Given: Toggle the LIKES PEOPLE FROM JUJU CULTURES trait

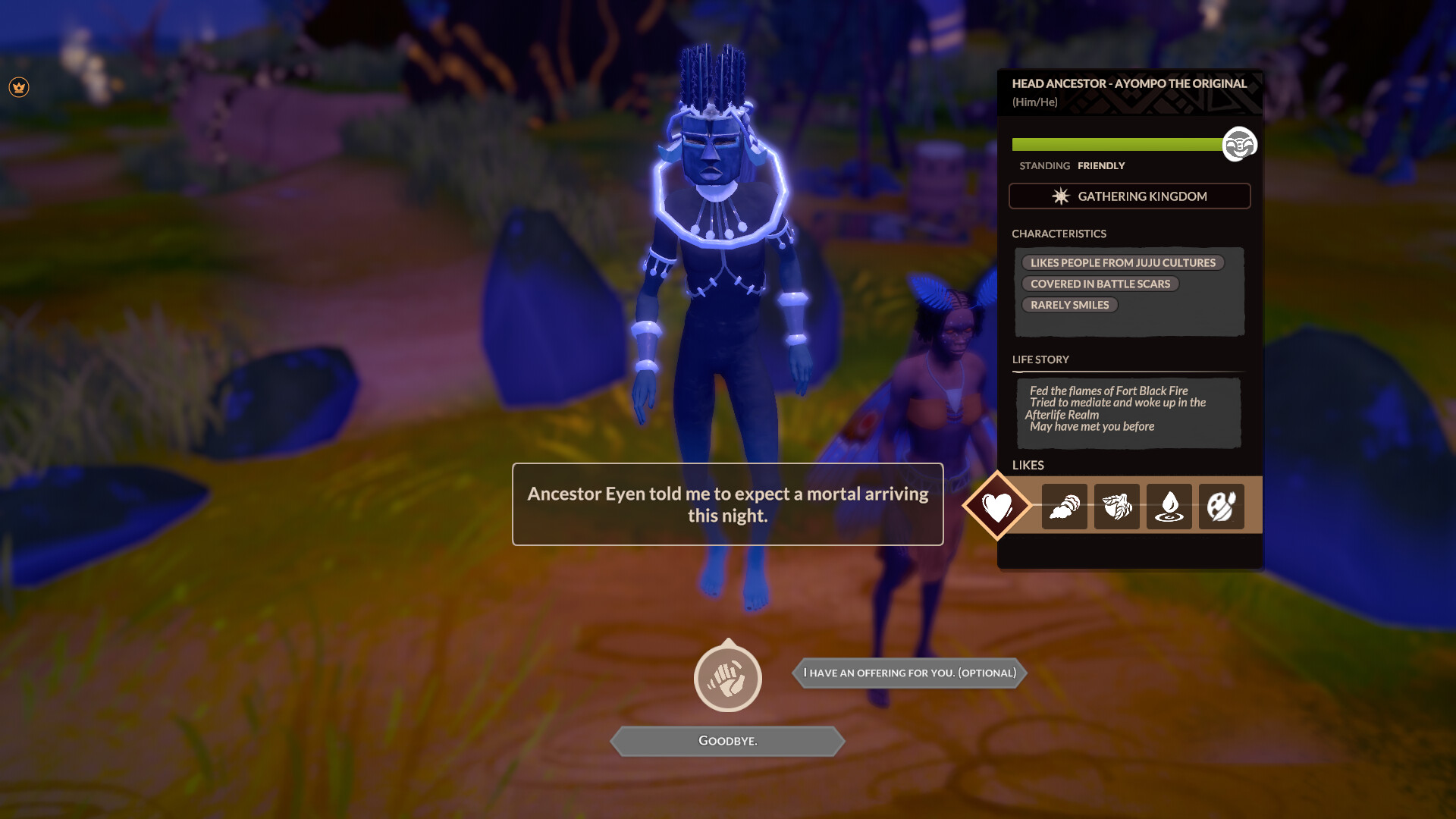Looking at the screenshot, I should (x=1123, y=262).
